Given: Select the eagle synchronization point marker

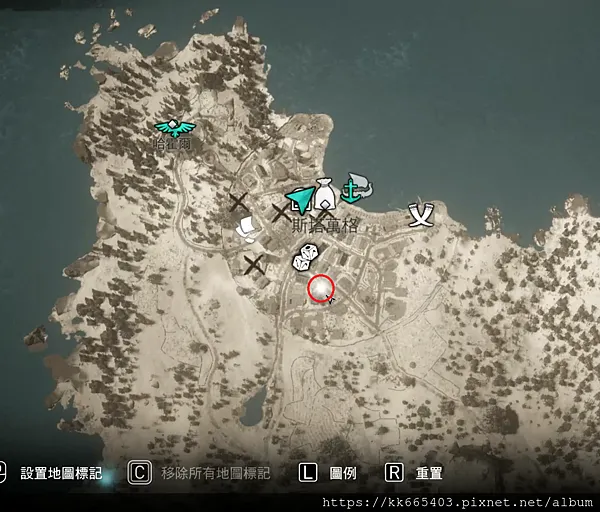Looking at the screenshot, I should [175, 127].
